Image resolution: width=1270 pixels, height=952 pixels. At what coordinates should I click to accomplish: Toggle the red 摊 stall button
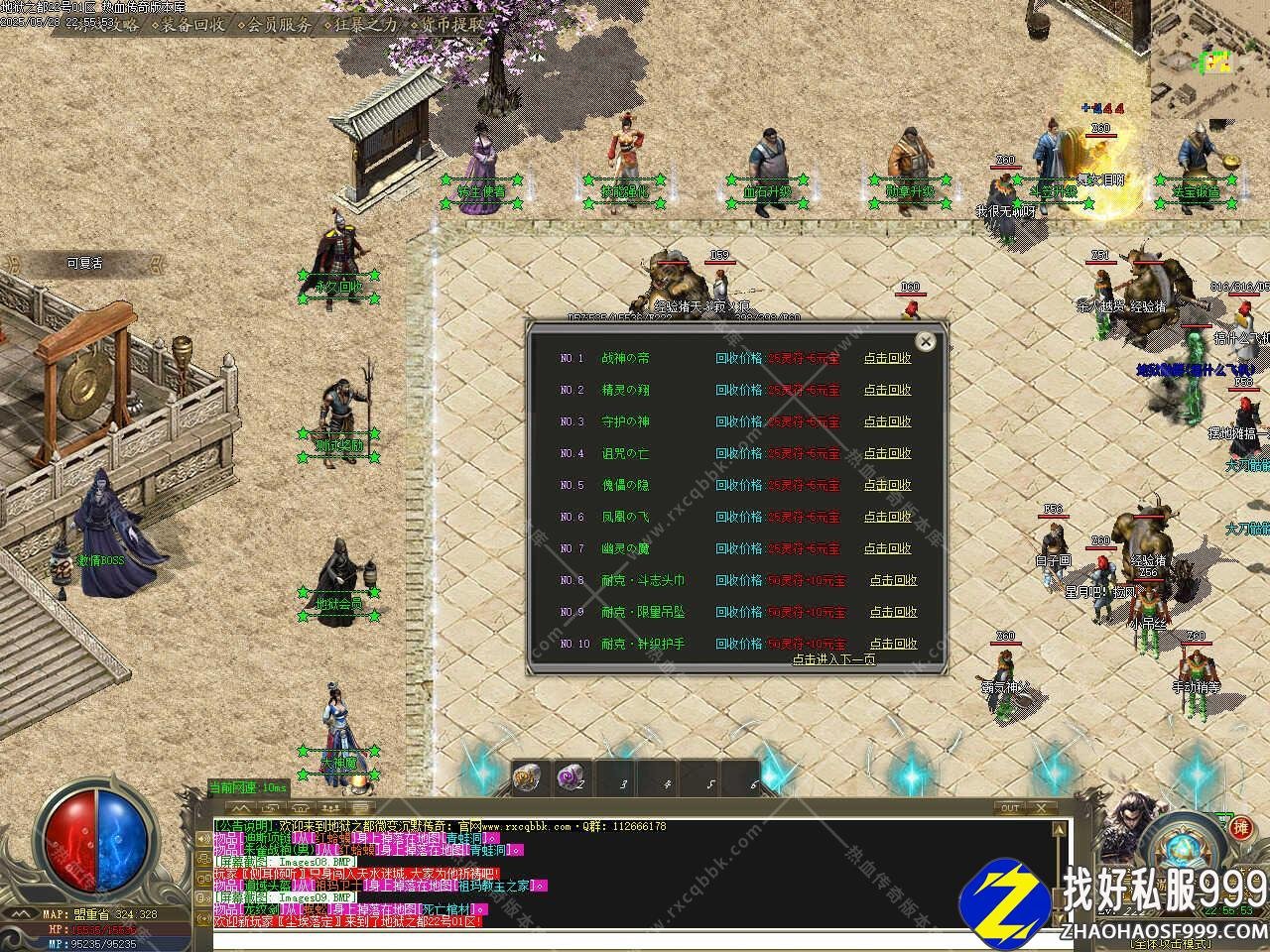pos(1240,827)
